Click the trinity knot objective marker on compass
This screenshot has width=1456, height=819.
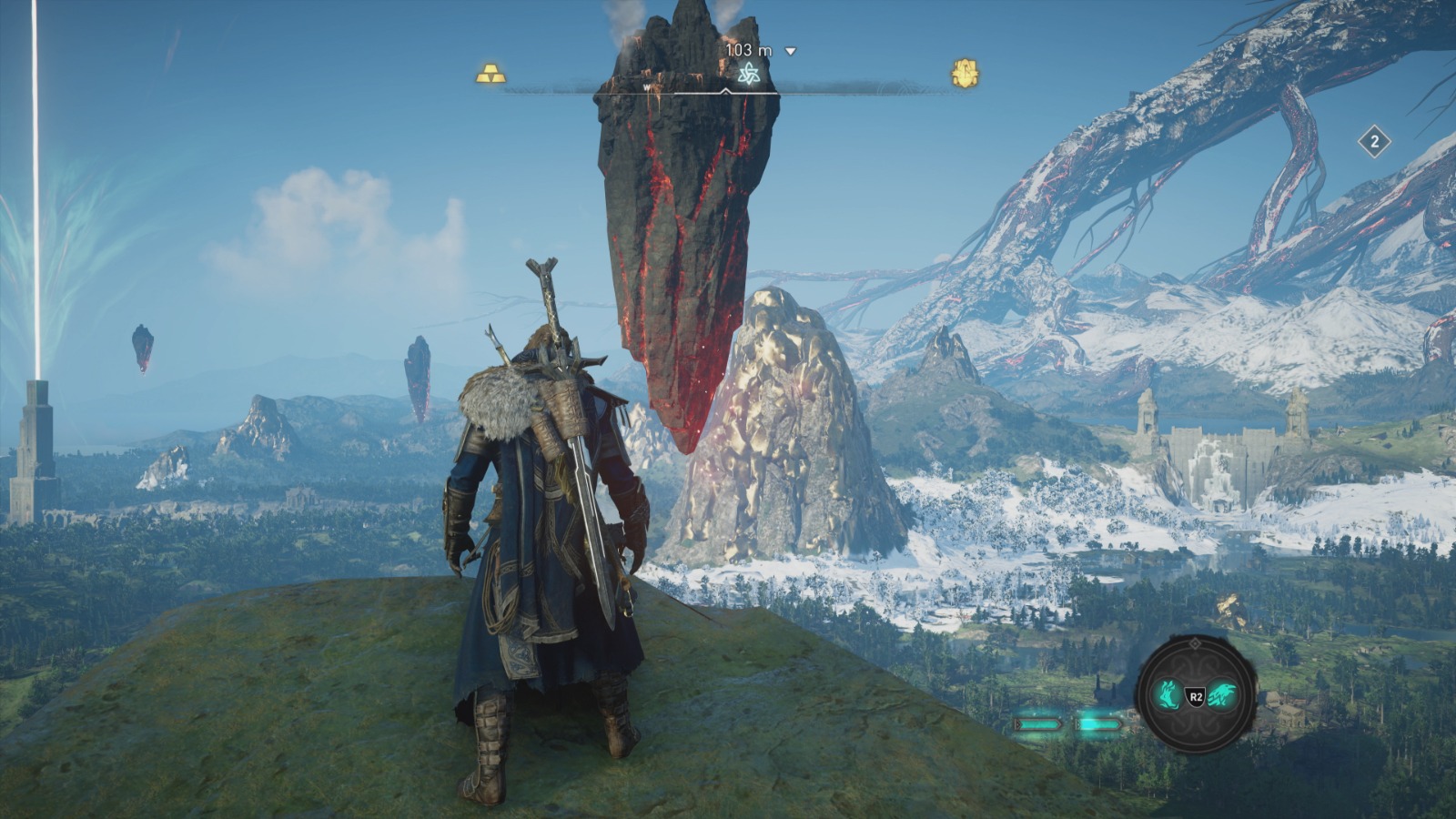(x=750, y=72)
